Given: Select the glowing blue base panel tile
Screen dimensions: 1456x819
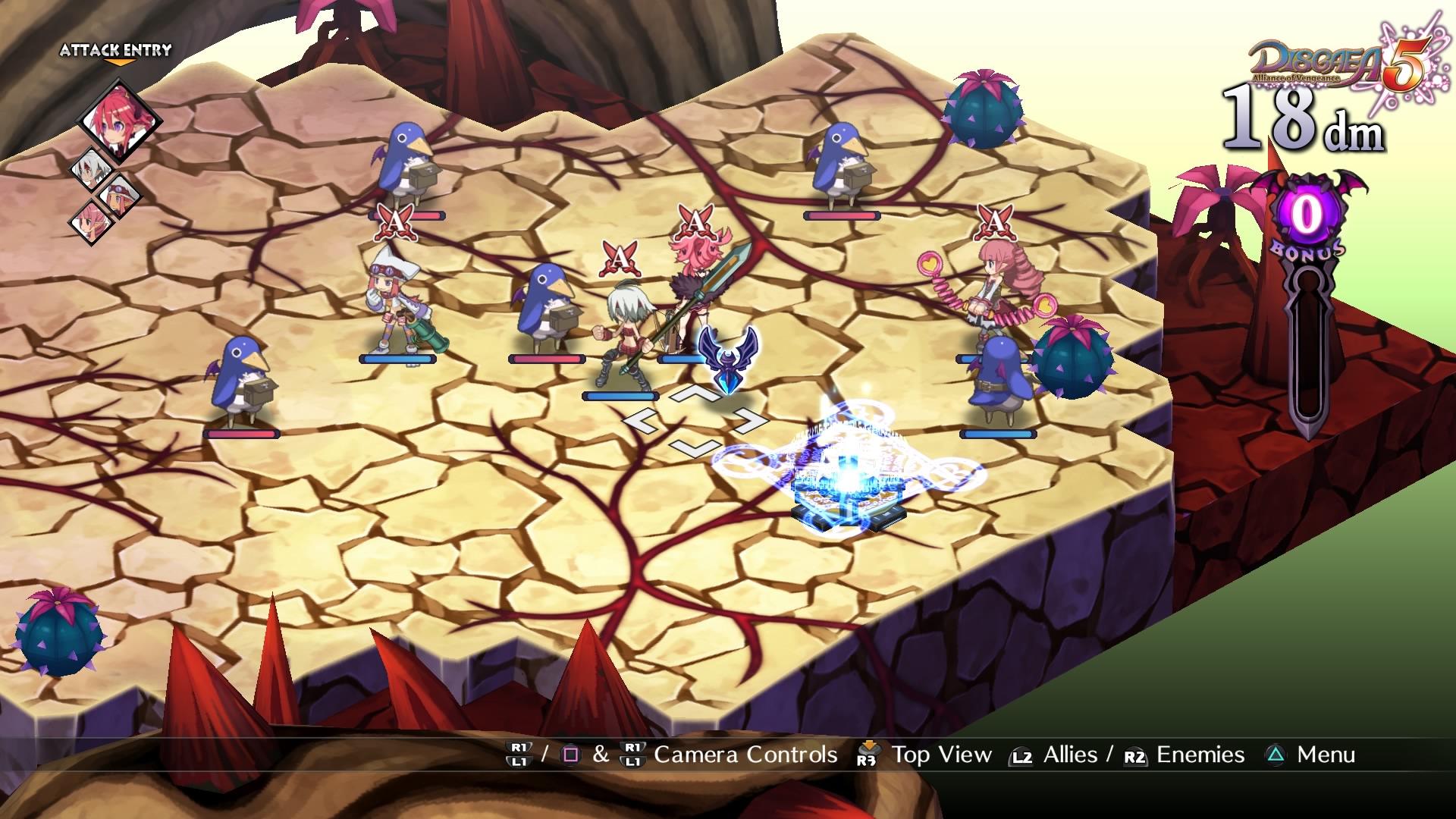Looking at the screenshot, I should [x=848, y=478].
